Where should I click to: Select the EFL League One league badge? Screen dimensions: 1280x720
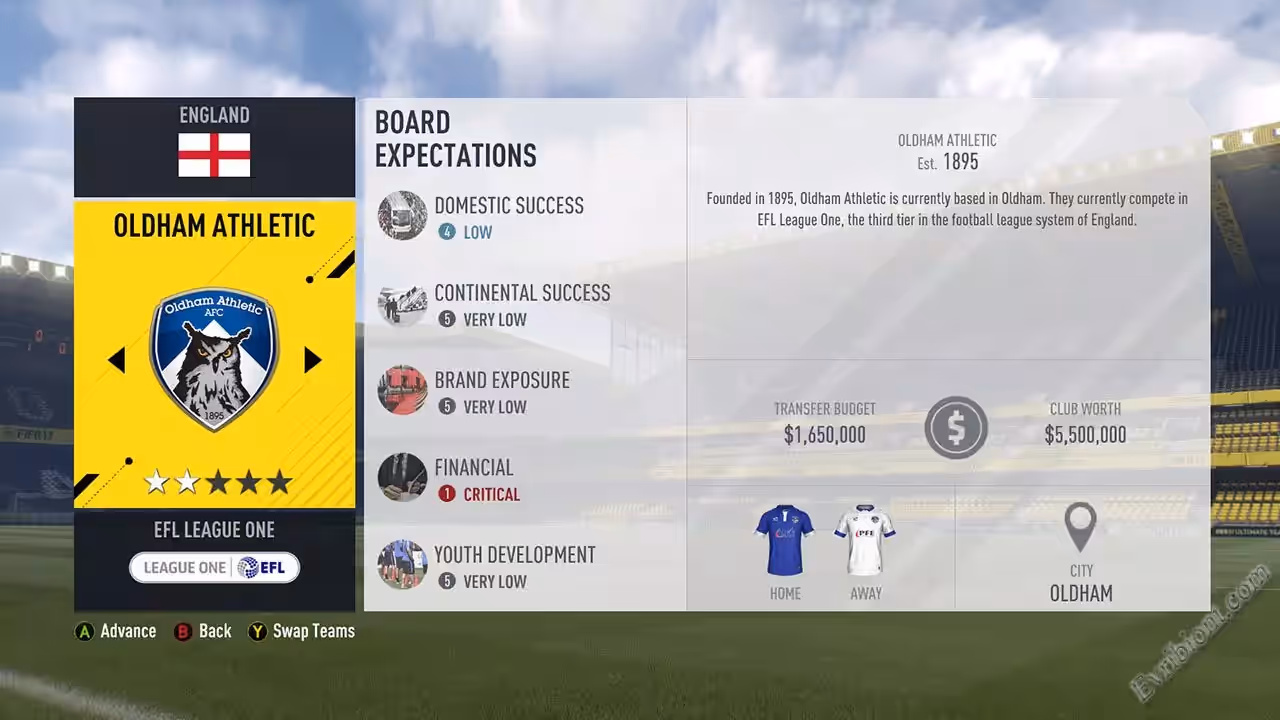(x=214, y=568)
